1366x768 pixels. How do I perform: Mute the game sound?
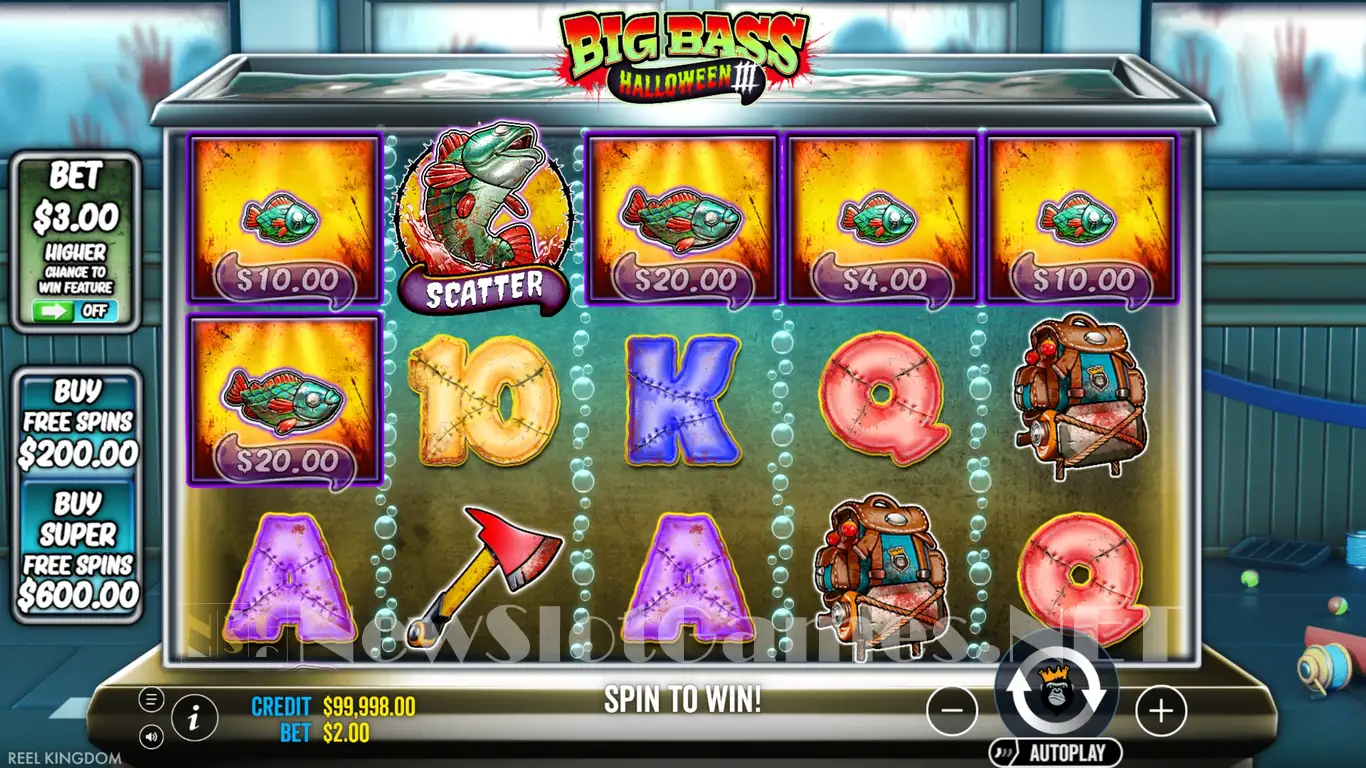coord(152,737)
